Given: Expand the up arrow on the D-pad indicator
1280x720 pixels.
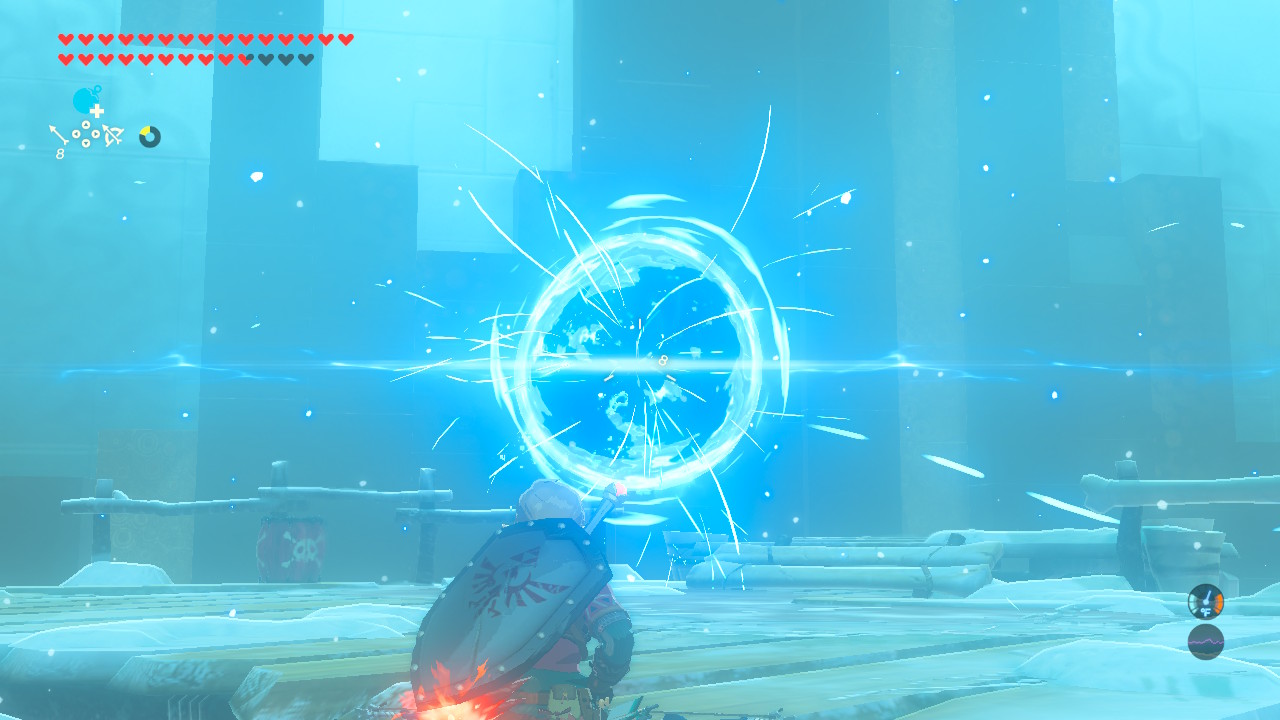Looking at the screenshot, I should pyautogui.click(x=86, y=124).
